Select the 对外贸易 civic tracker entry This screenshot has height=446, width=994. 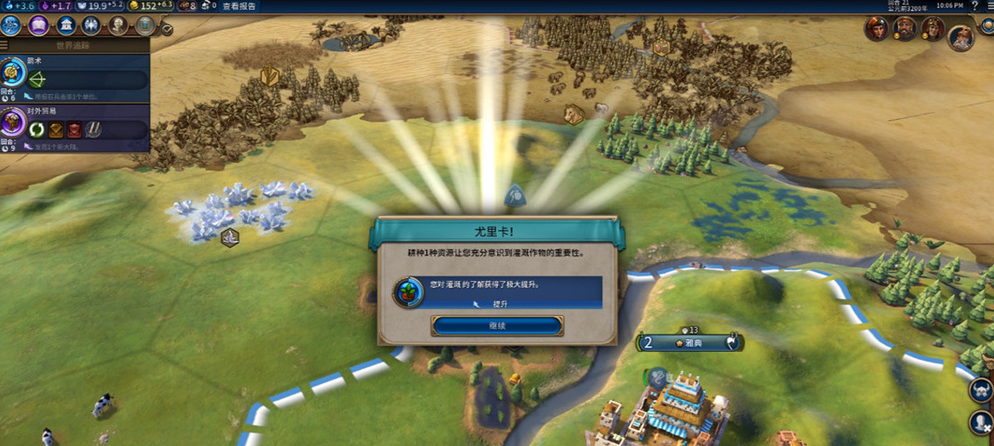[x=75, y=126]
